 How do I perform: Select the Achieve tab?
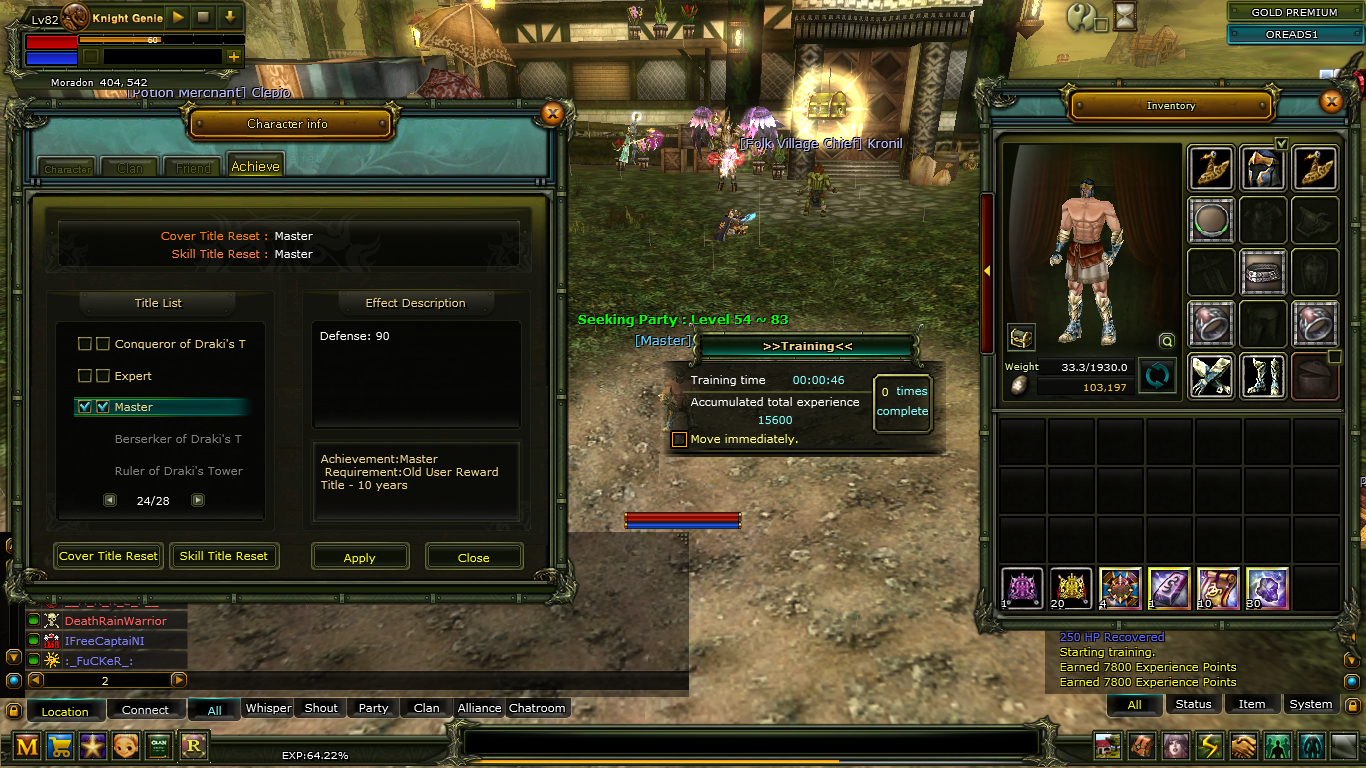255,166
